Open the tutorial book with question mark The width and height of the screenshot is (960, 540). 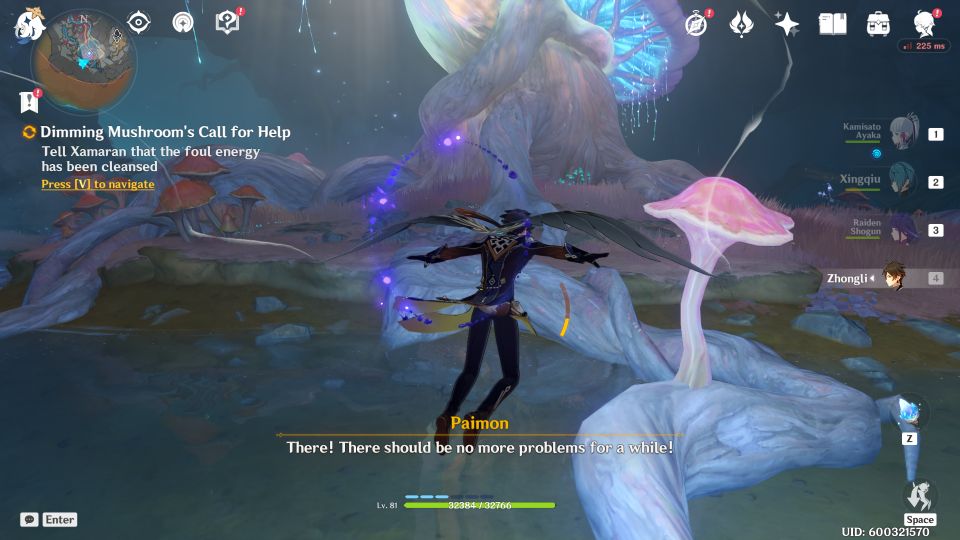(227, 23)
